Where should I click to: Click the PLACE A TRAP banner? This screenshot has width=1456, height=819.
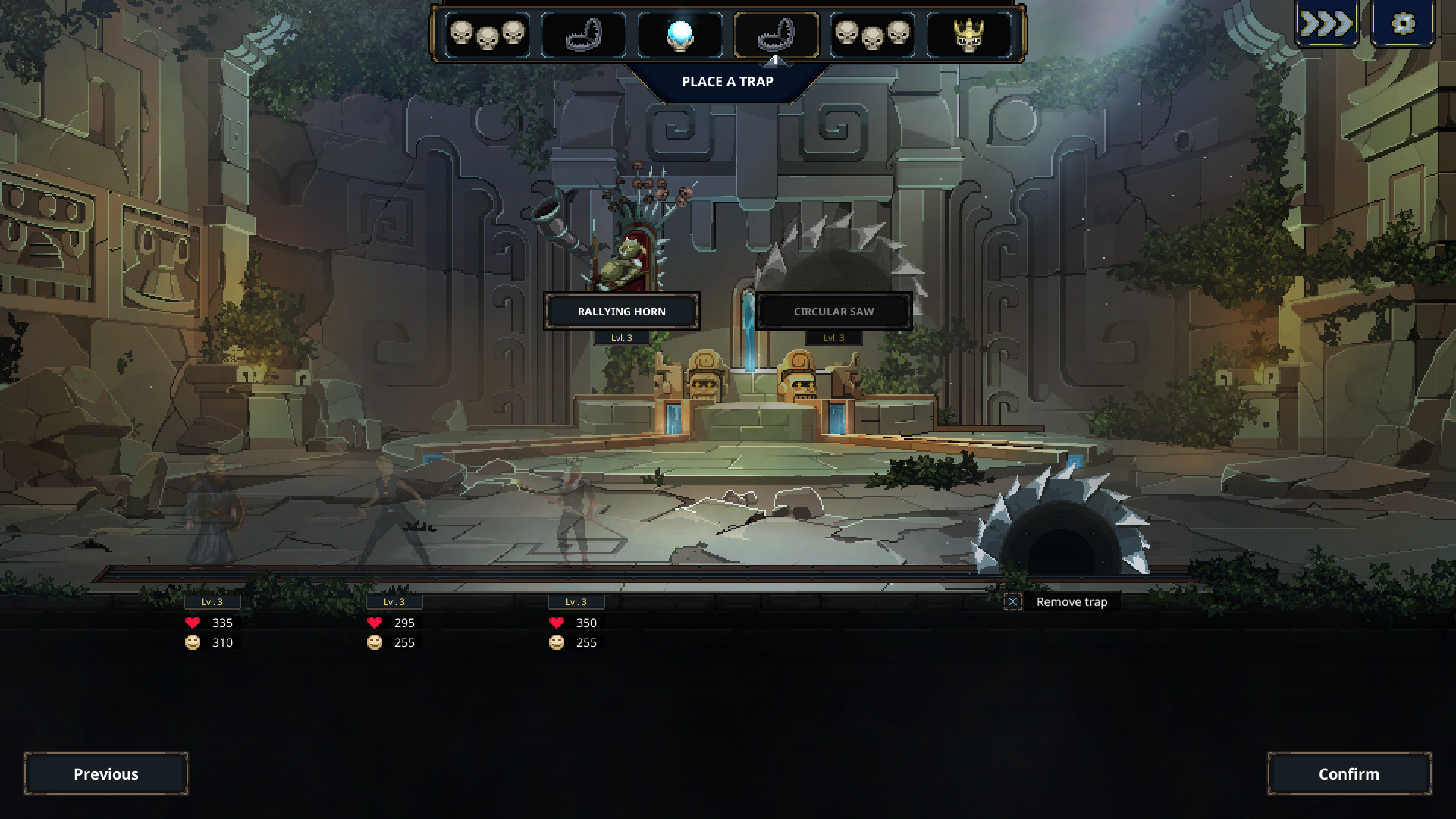(x=728, y=82)
